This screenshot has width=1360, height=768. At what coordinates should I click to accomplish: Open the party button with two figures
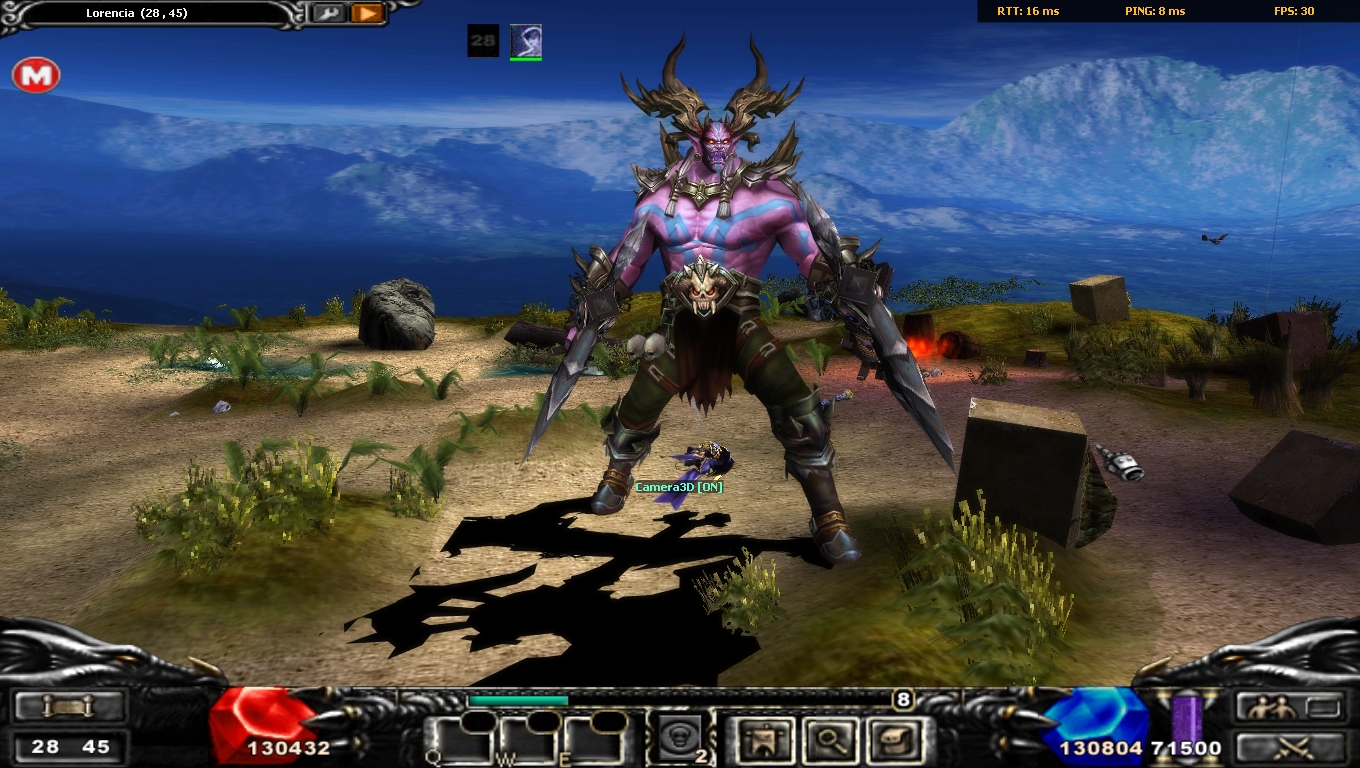(x=1288, y=707)
